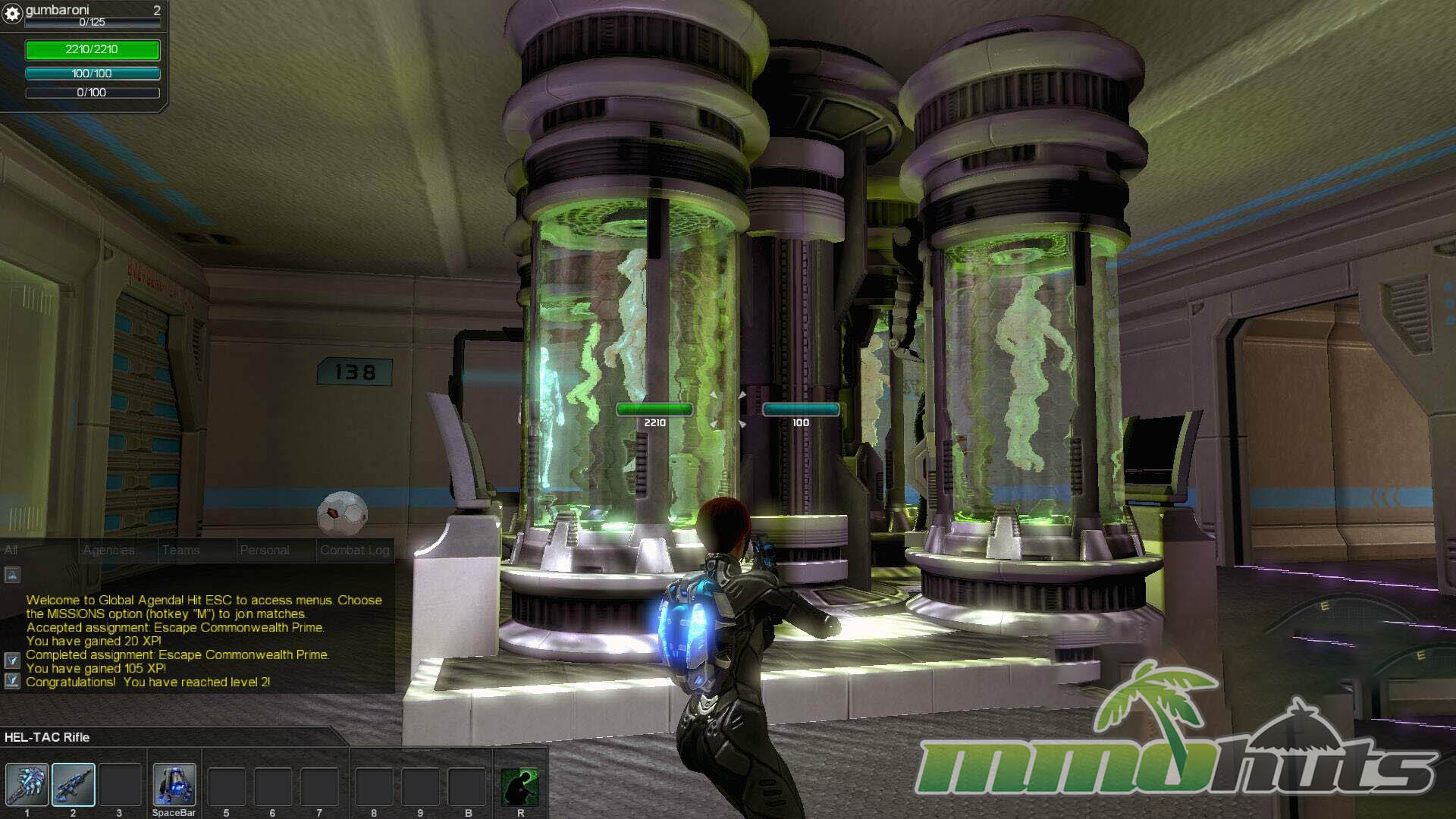1456x819 pixels.
Task: View the Combat Log tab
Action: (354, 550)
